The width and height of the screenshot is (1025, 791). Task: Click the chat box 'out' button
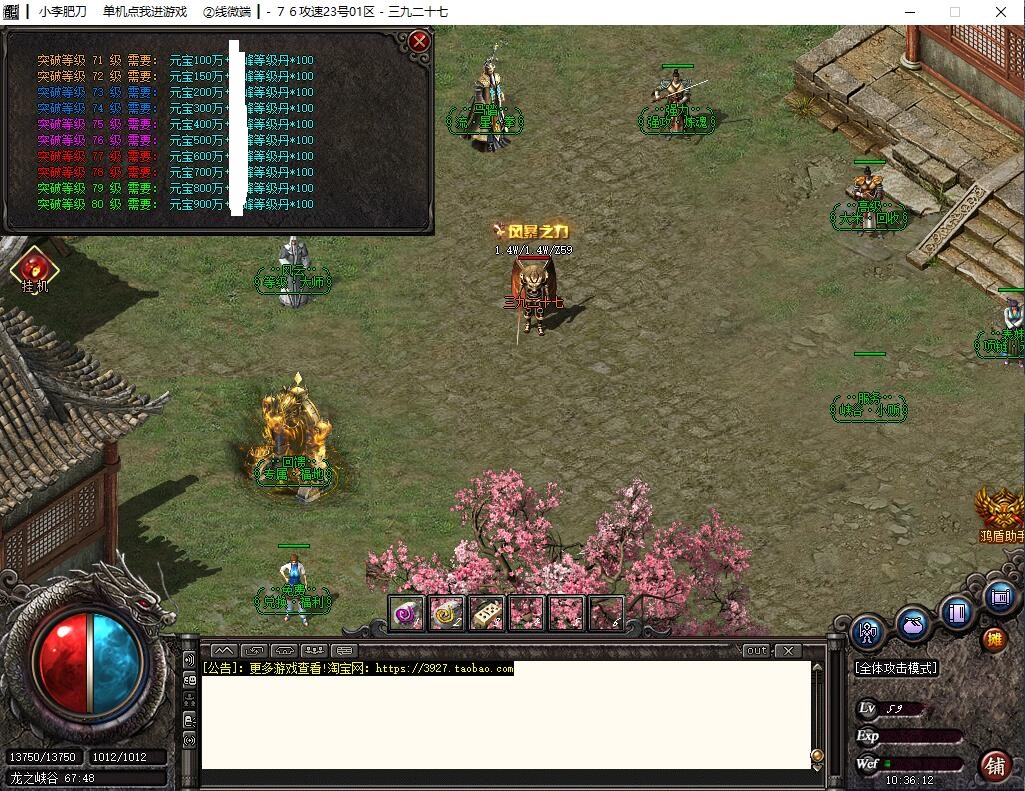pos(757,650)
